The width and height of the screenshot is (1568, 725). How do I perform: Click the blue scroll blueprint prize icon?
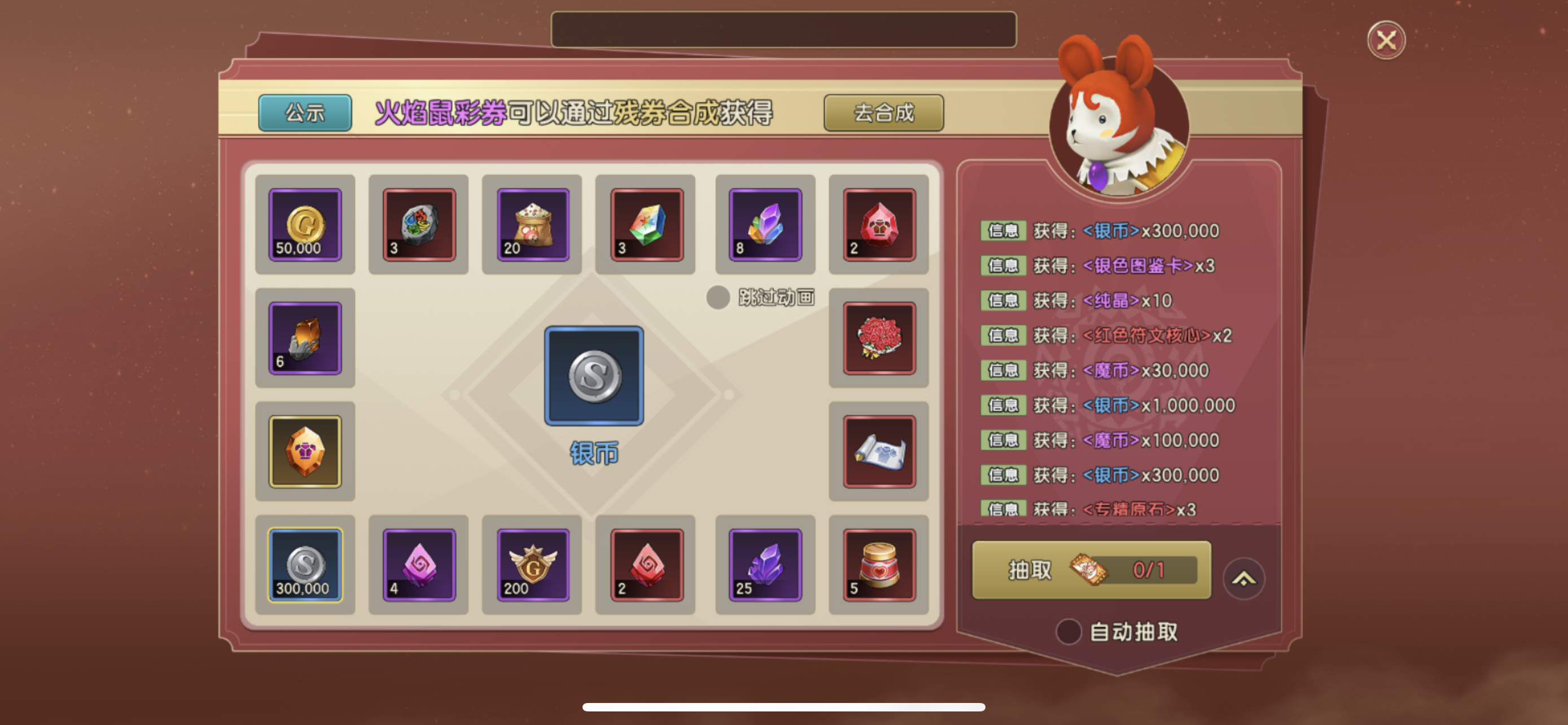click(x=878, y=451)
